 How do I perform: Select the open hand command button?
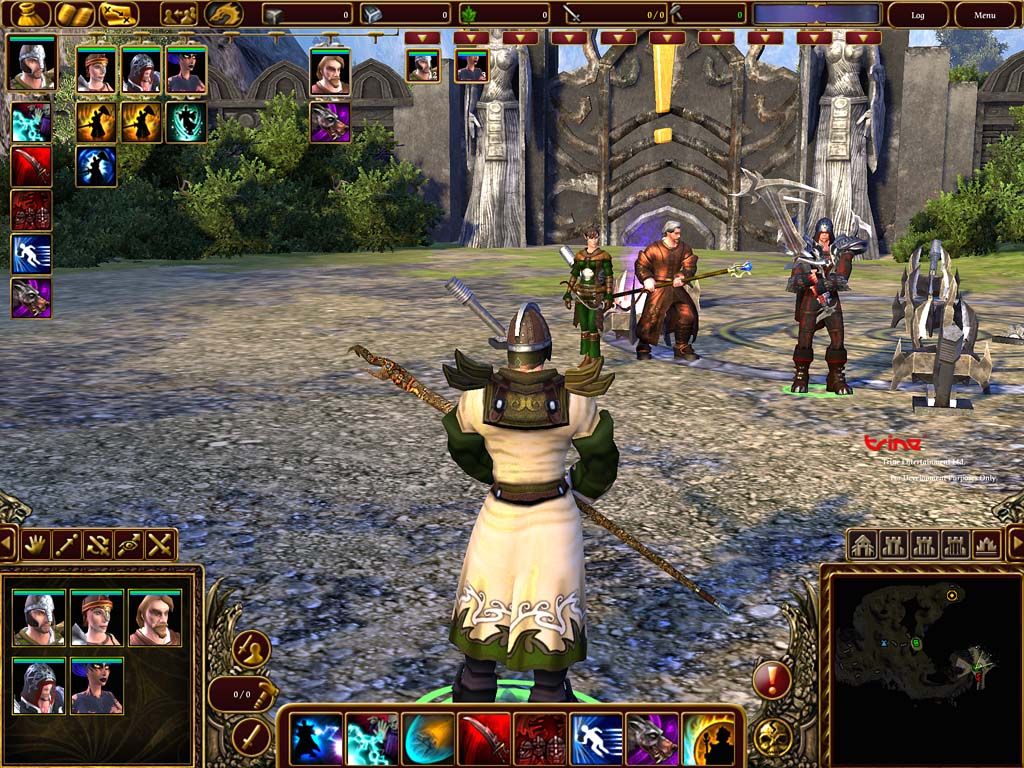(37, 545)
